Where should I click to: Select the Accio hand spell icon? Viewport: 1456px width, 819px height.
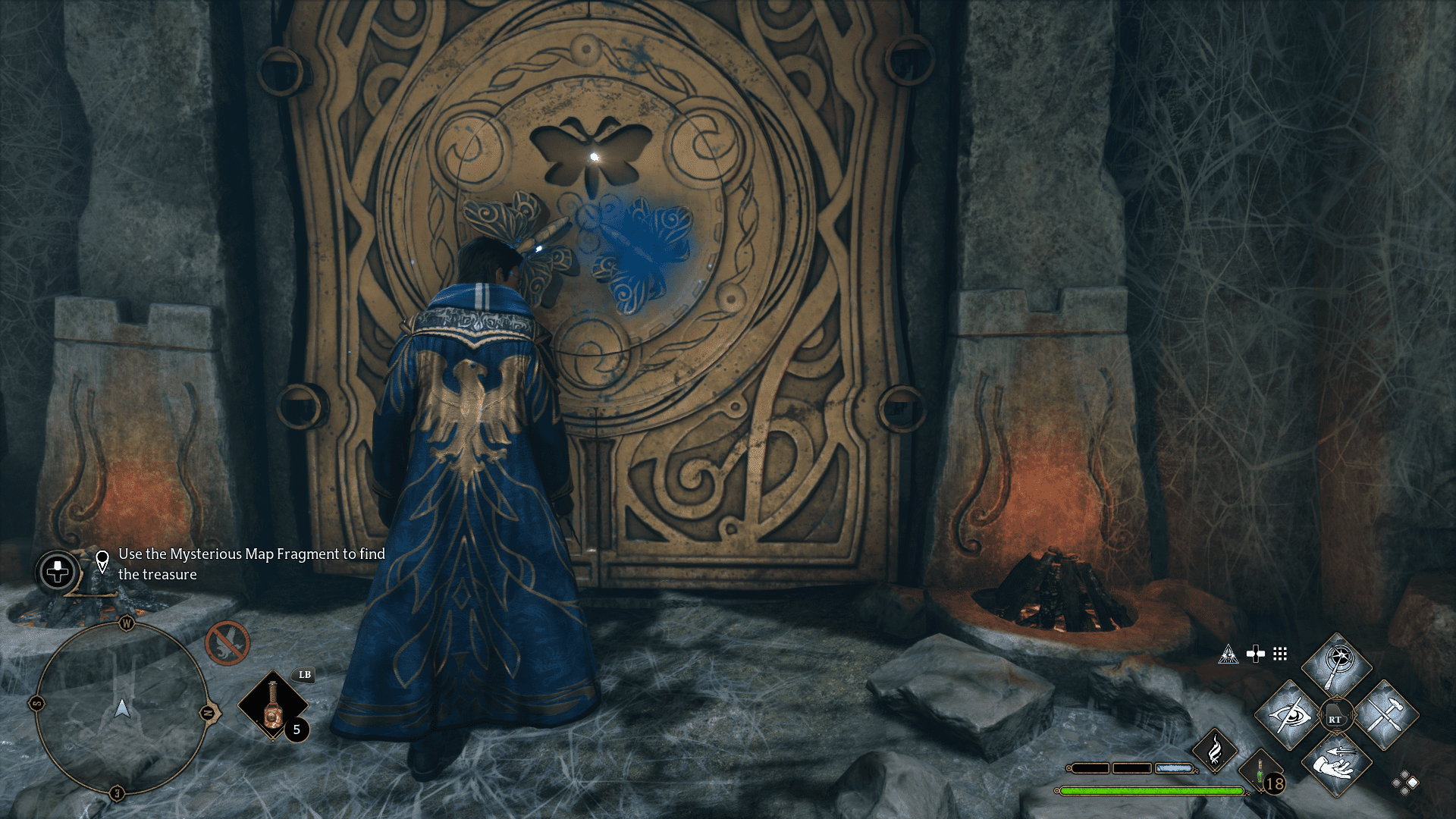click(x=1336, y=766)
